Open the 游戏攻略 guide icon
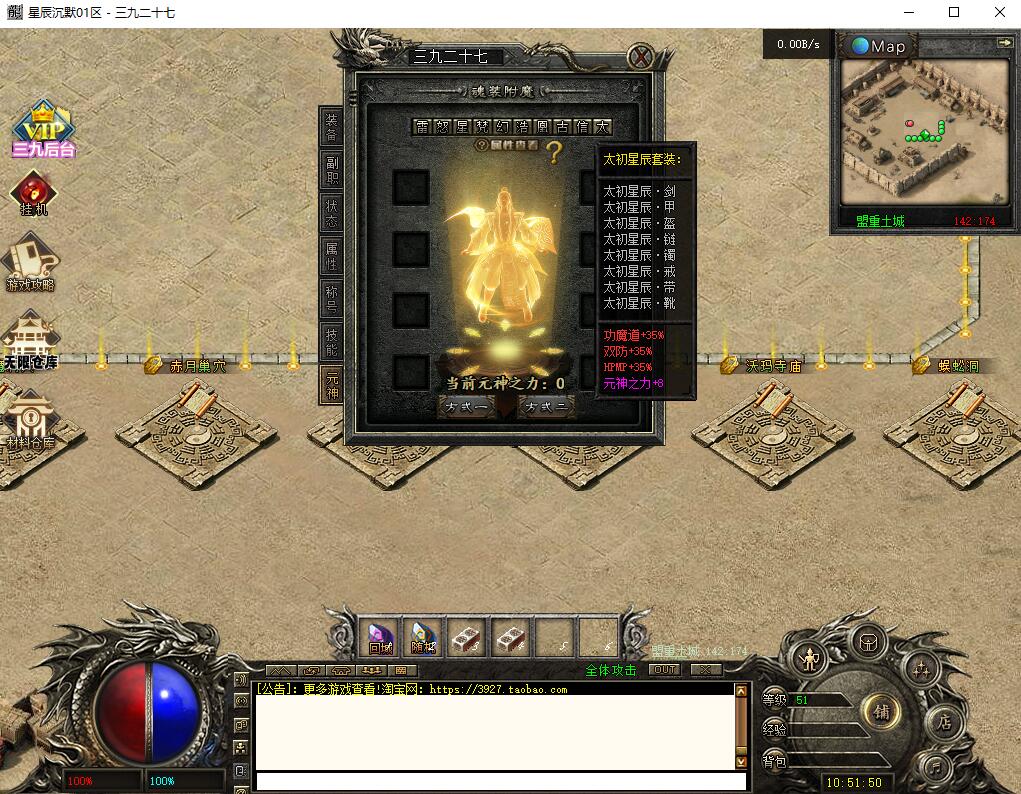1021x794 pixels. point(31,263)
